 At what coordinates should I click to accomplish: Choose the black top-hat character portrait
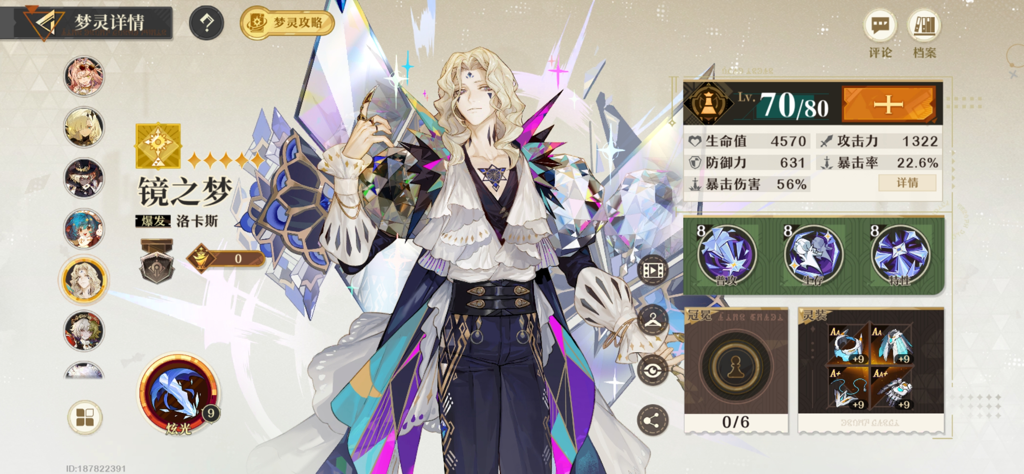point(84,178)
